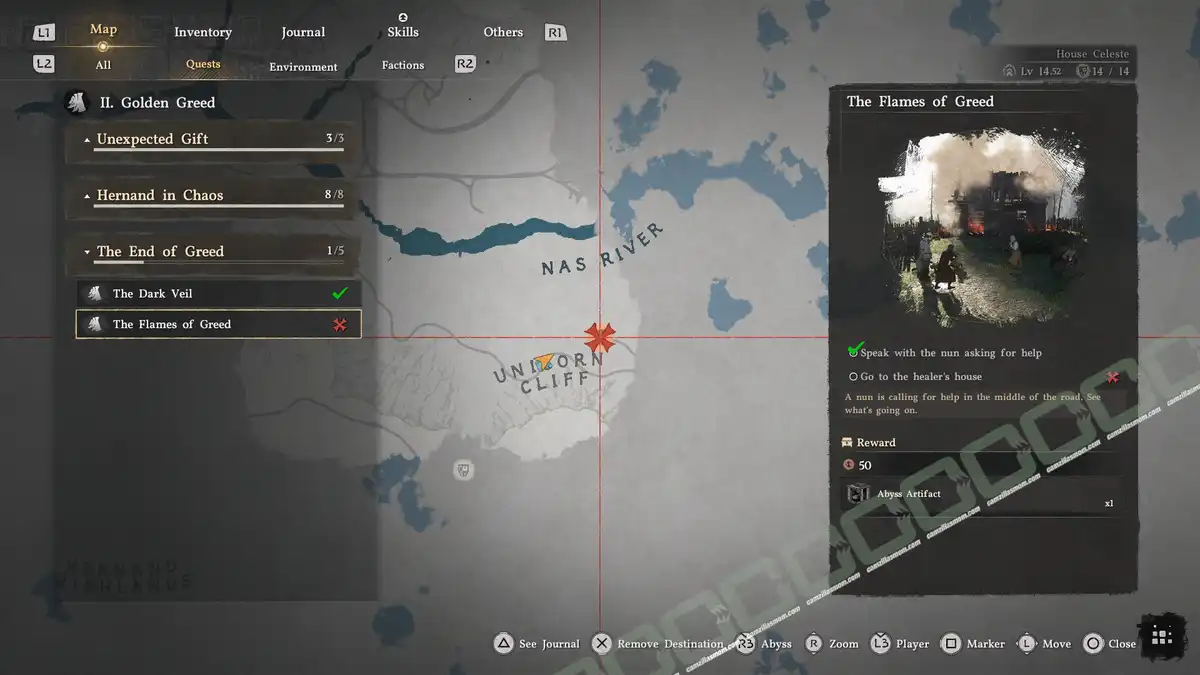Open the grid menu icon in corner
This screenshot has height=675, width=1200.
click(x=1161, y=636)
